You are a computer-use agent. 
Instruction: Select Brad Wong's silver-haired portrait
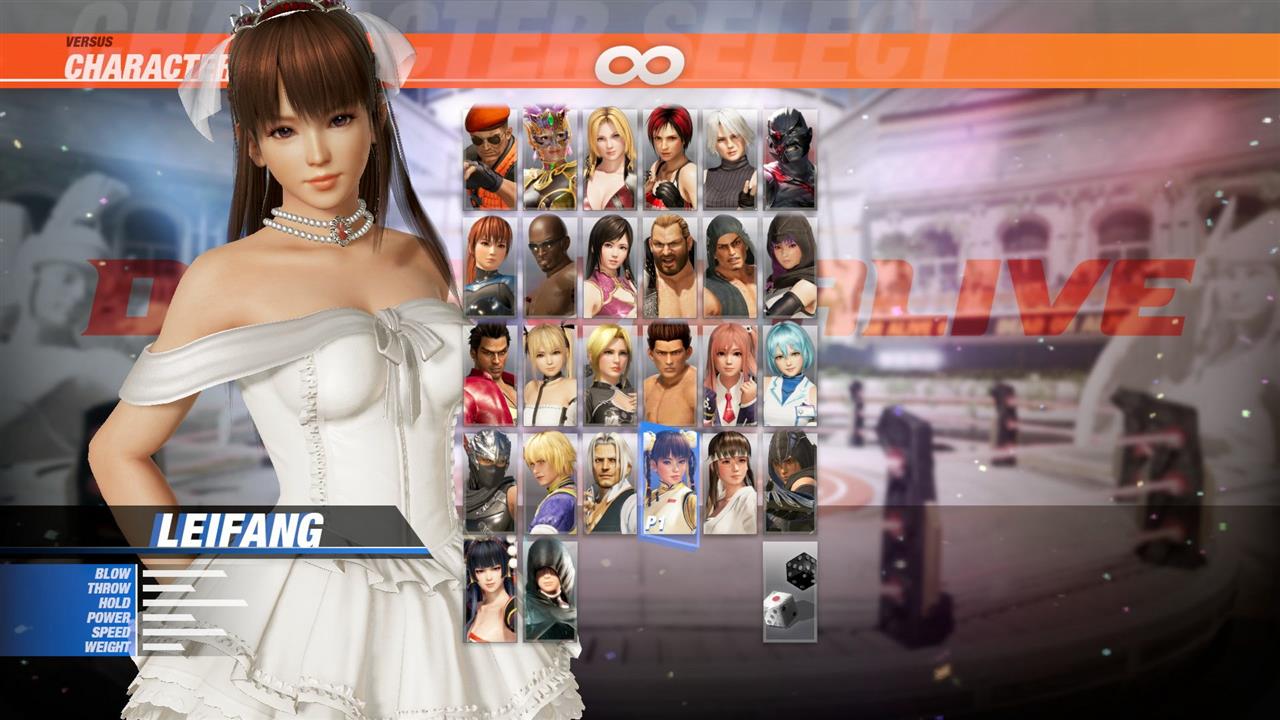tap(607, 480)
